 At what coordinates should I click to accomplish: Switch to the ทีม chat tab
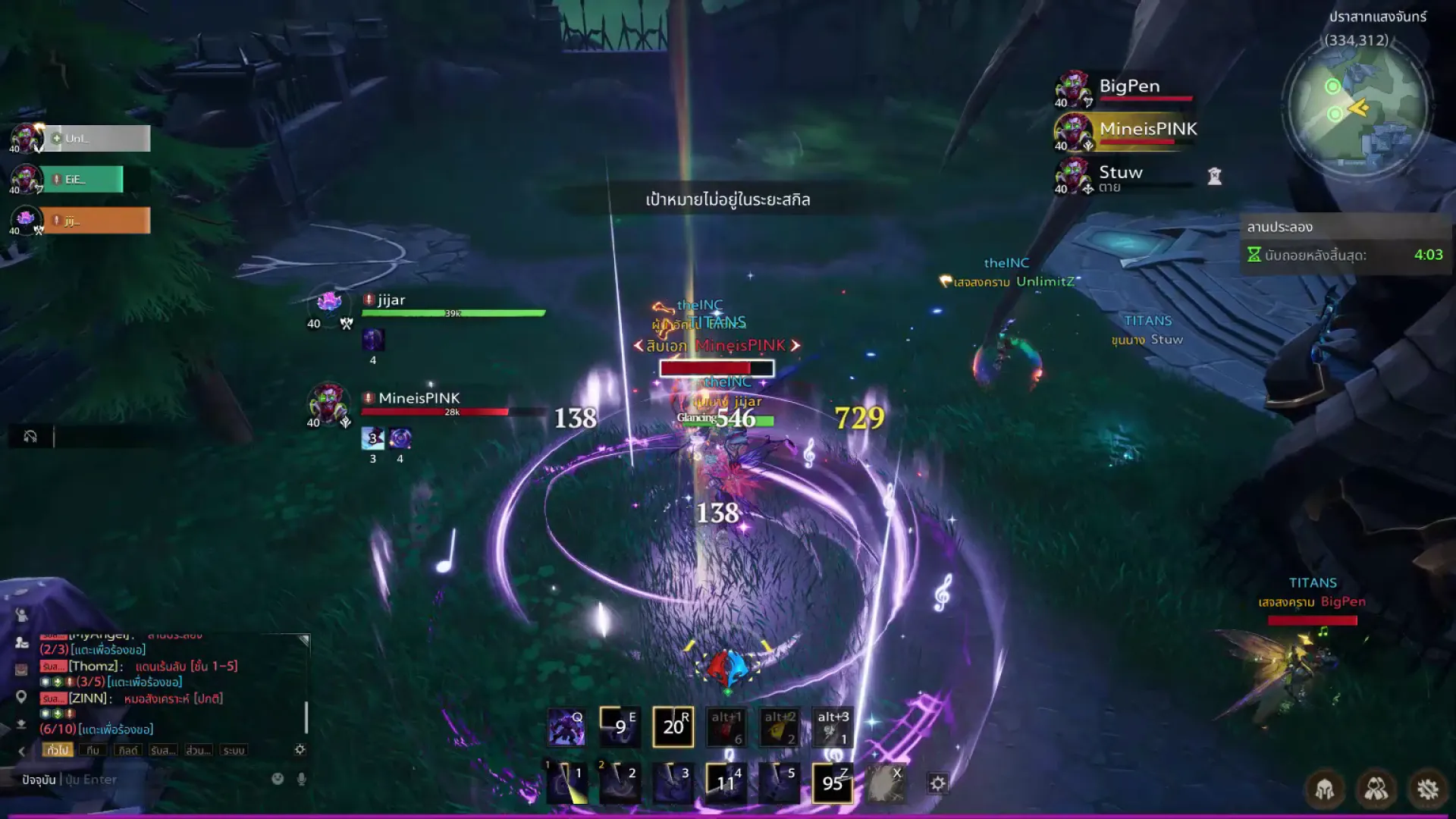(x=93, y=750)
